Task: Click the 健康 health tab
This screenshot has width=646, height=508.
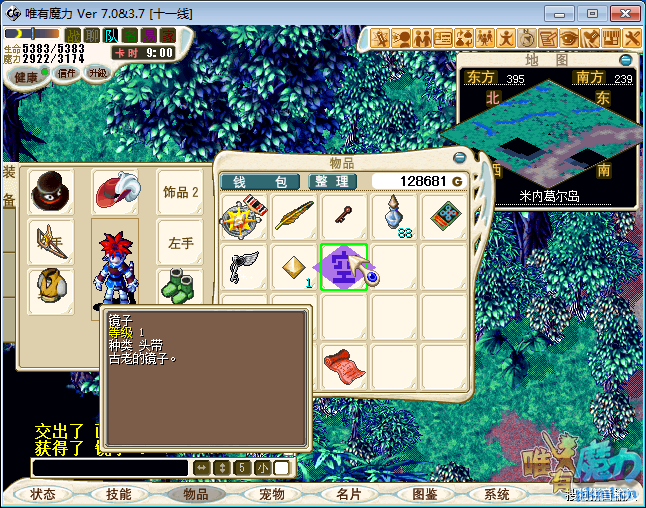Action: click(27, 77)
